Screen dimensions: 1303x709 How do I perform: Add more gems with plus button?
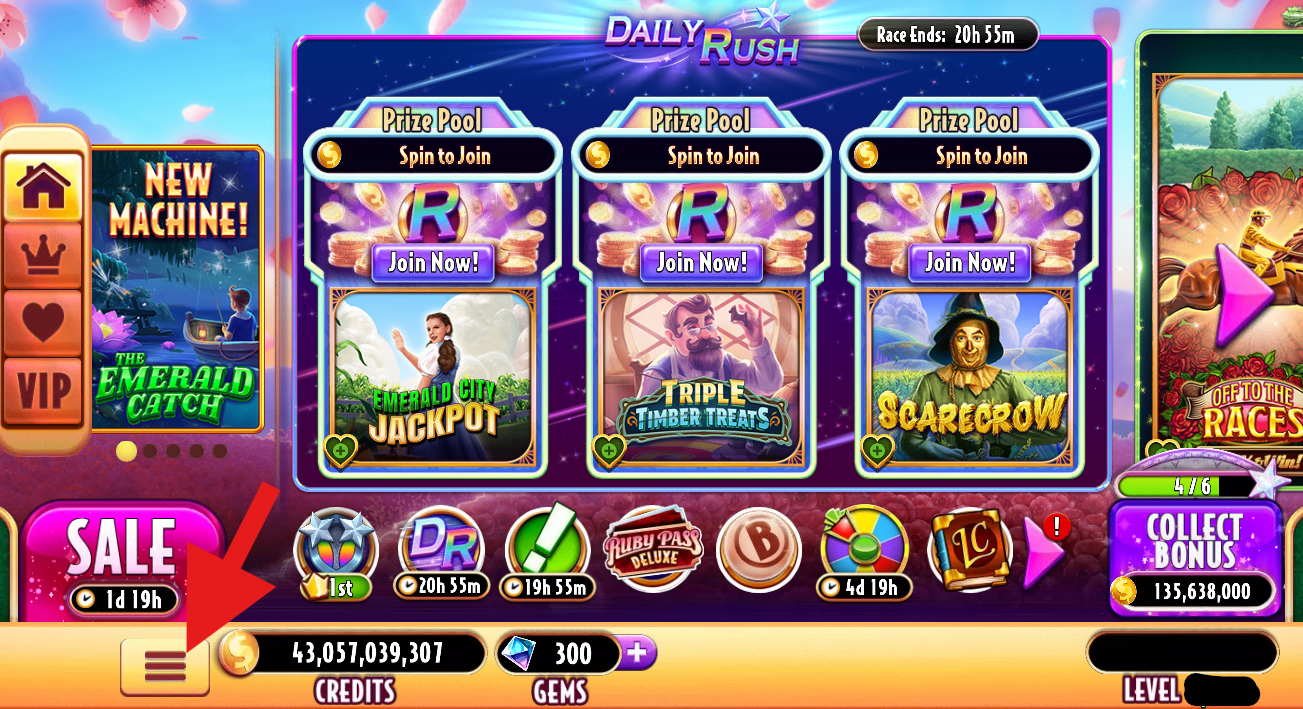637,654
